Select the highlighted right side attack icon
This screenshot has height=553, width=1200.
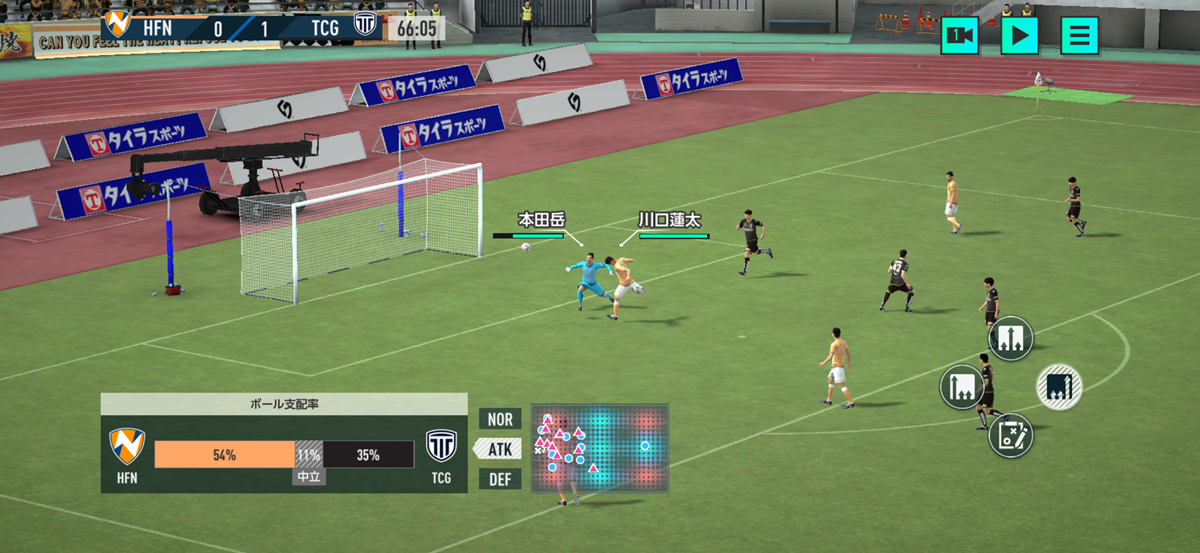1059,386
